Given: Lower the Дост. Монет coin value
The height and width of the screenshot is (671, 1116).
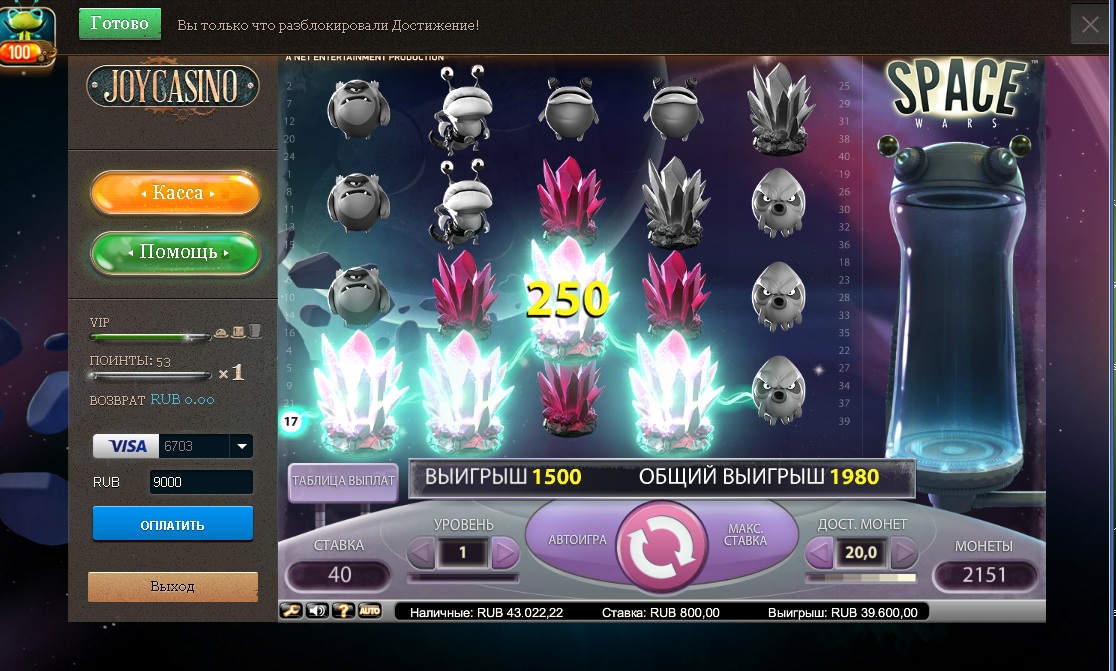Looking at the screenshot, I should (x=820, y=552).
